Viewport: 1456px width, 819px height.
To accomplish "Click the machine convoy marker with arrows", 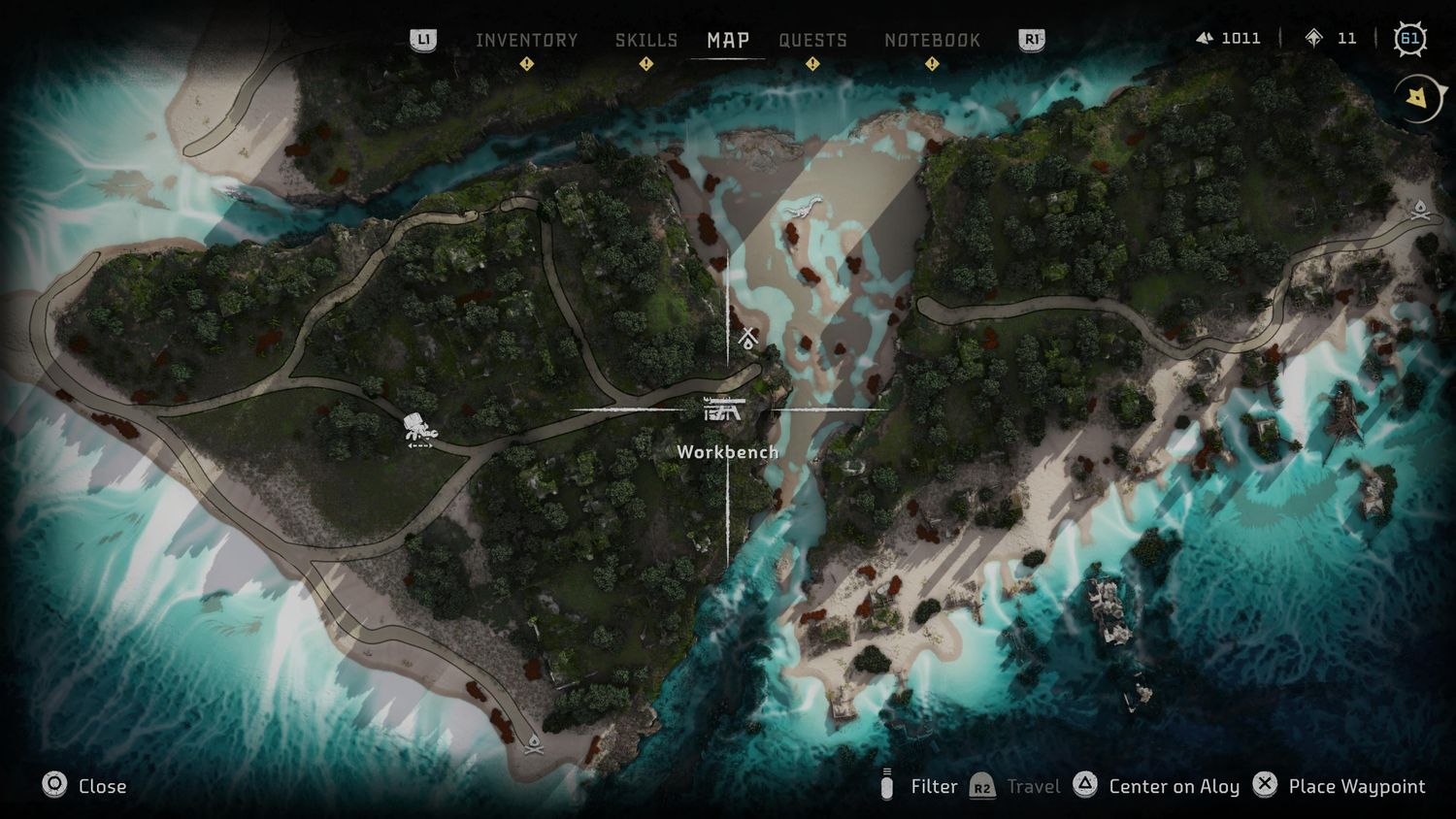I will tap(419, 429).
